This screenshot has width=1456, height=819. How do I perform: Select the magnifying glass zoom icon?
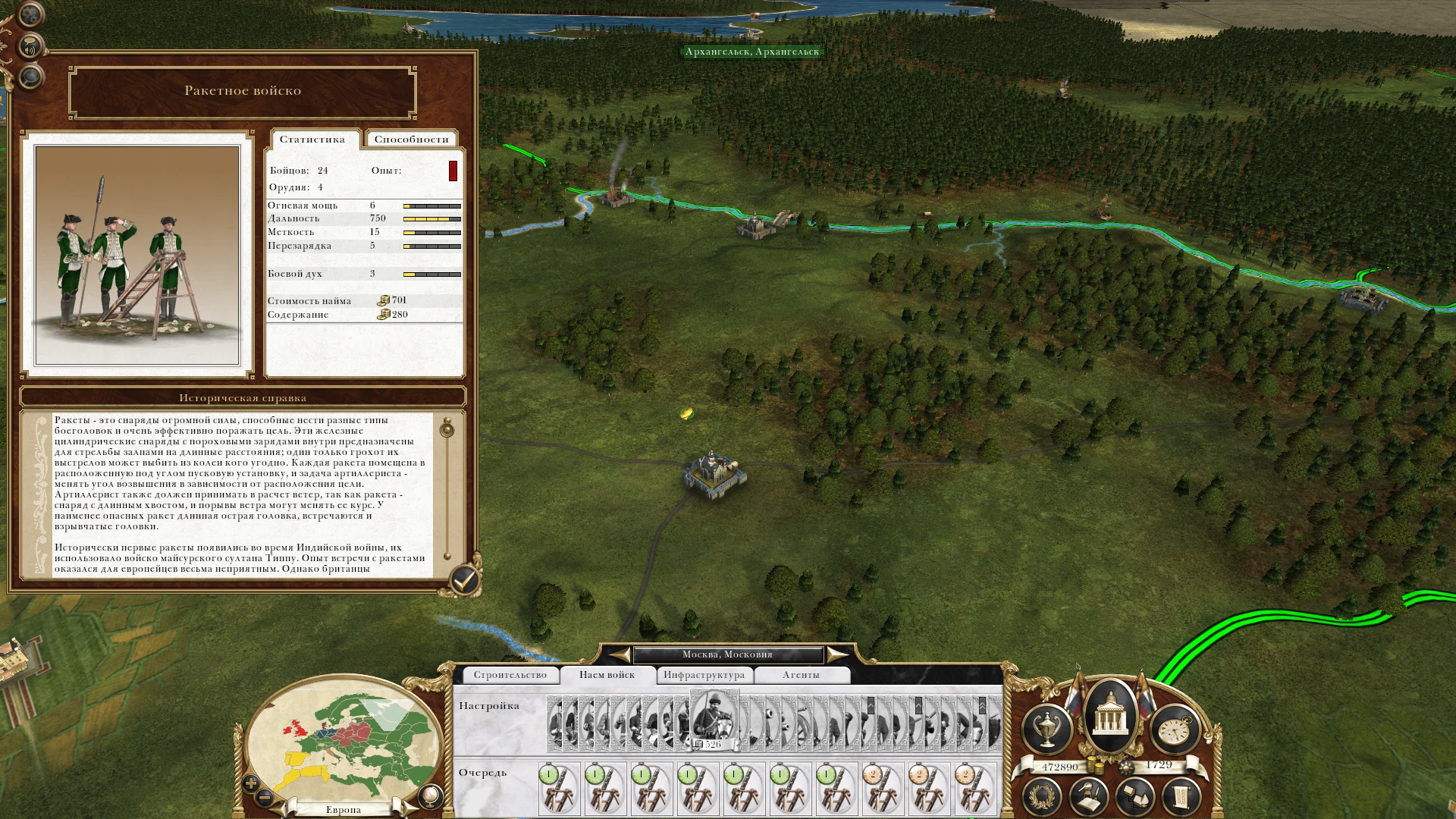click(30, 78)
